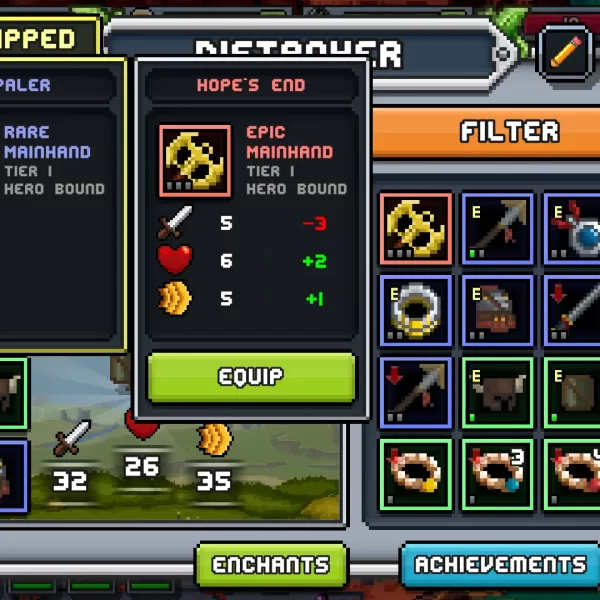The height and width of the screenshot is (600, 600).
Task: Pick the equipped red chest armor slot
Action: pyautogui.click(x=498, y=310)
